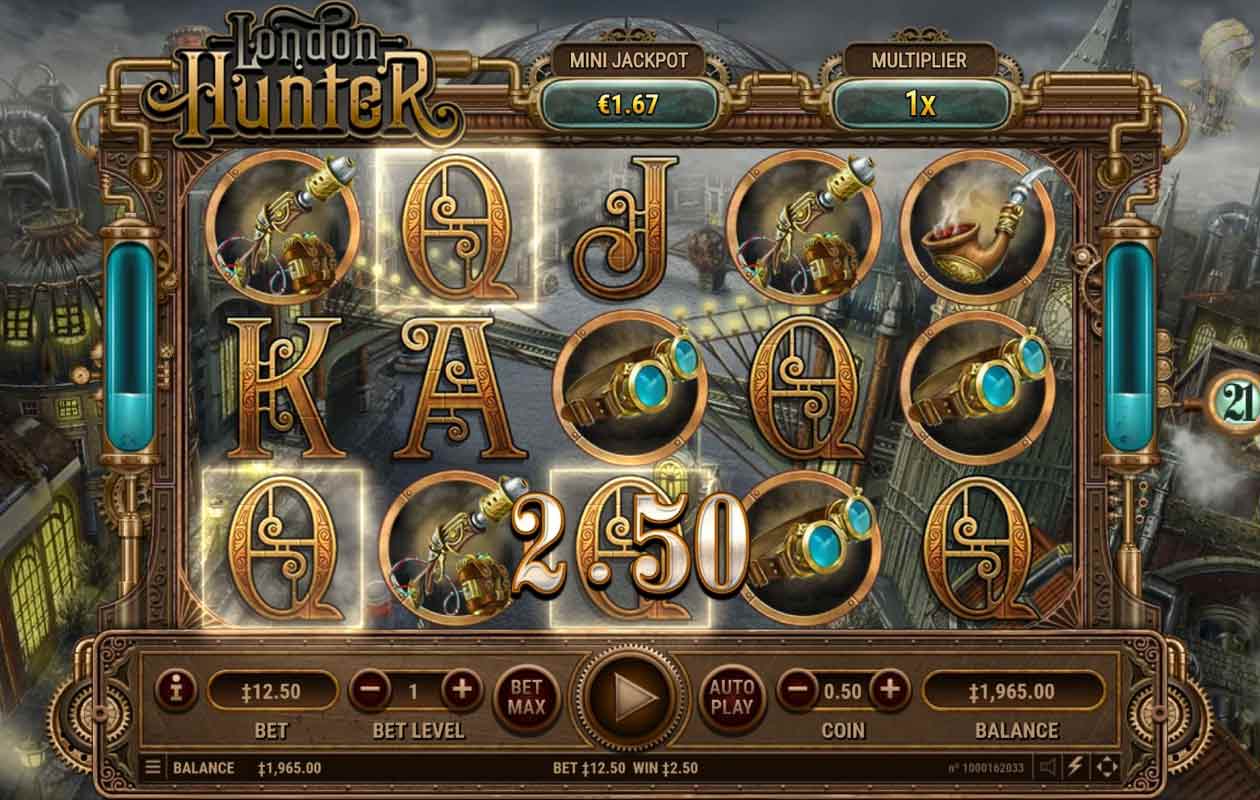The width and height of the screenshot is (1260, 800).
Task: Click the Bet Max button
Action: tap(527, 692)
